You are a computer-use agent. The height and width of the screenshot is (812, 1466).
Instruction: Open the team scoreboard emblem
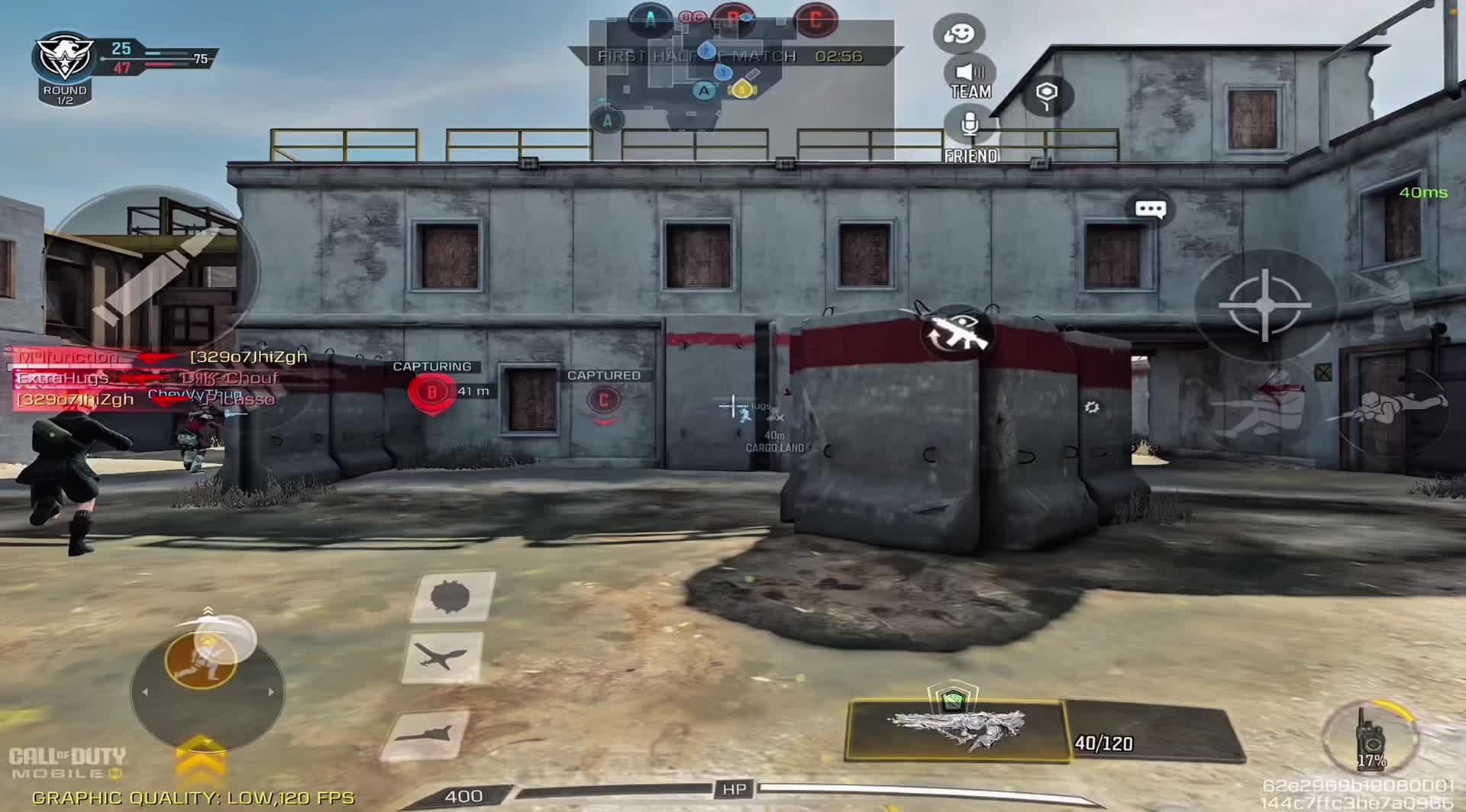tap(65, 60)
